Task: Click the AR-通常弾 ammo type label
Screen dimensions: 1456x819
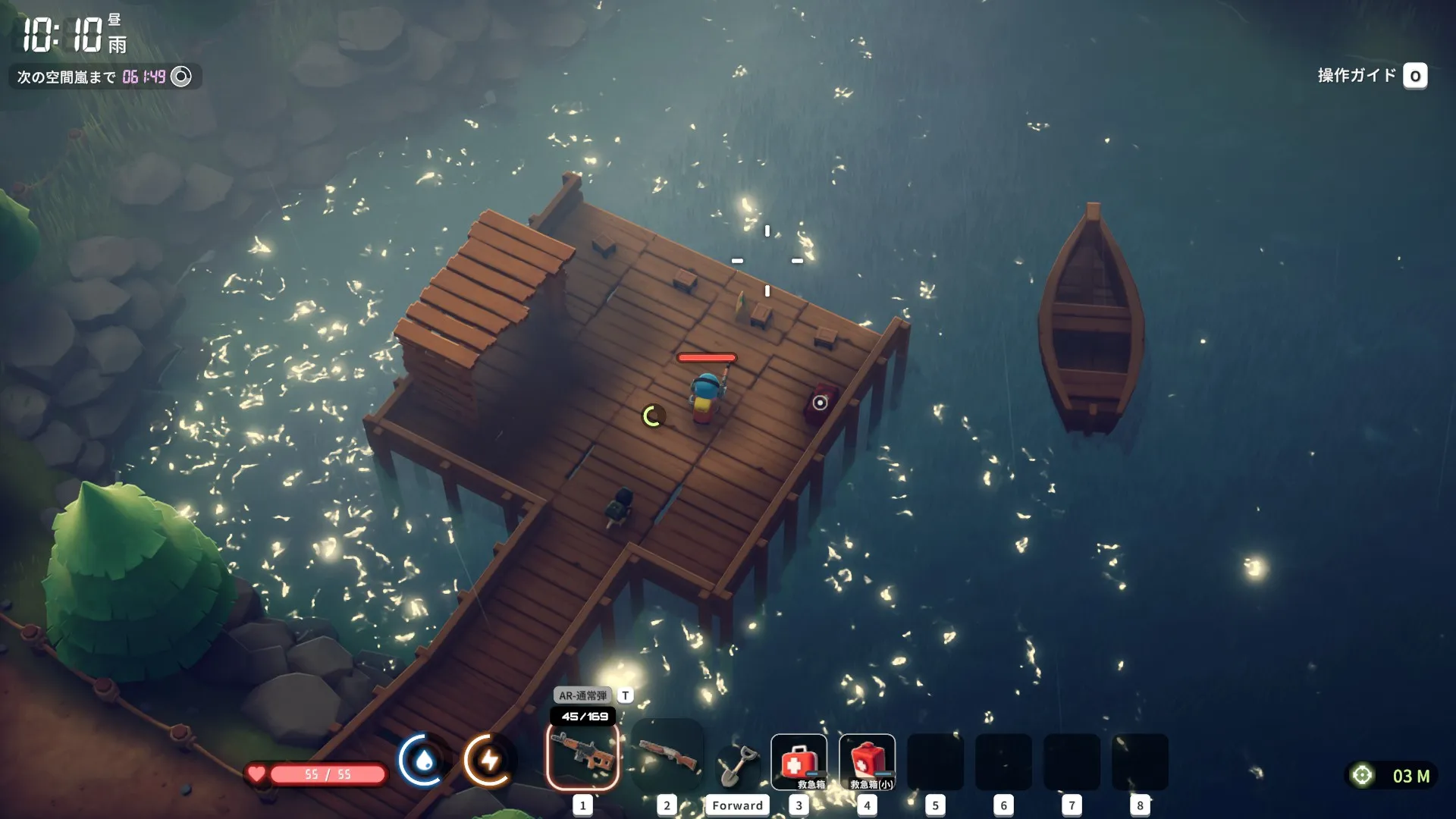Action: pyautogui.click(x=582, y=695)
